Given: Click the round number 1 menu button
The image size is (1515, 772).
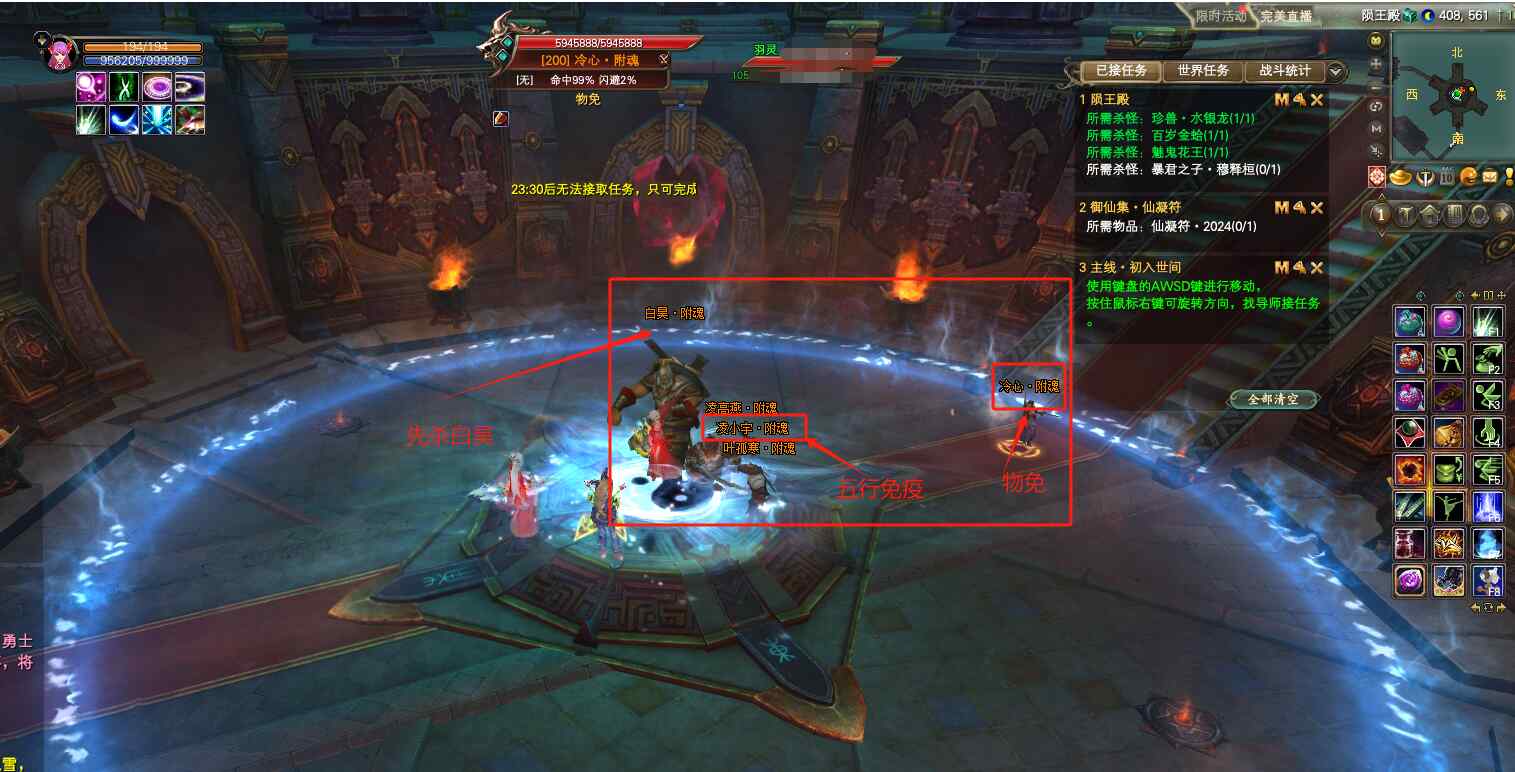Looking at the screenshot, I should click(x=1381, y=215).
